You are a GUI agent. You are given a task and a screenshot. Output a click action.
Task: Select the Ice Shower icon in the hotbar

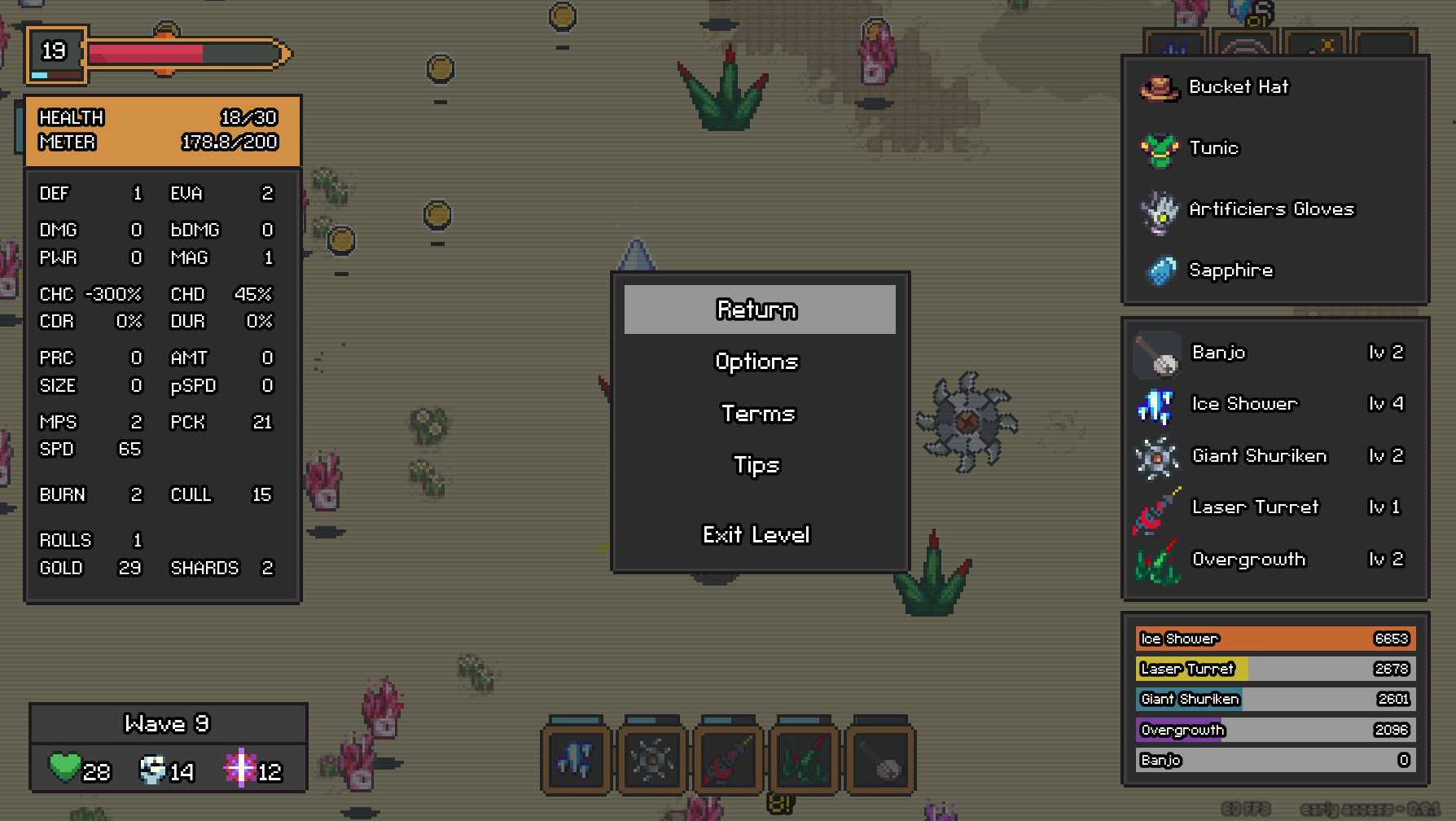pyautogui.click(x=576, y=757)
